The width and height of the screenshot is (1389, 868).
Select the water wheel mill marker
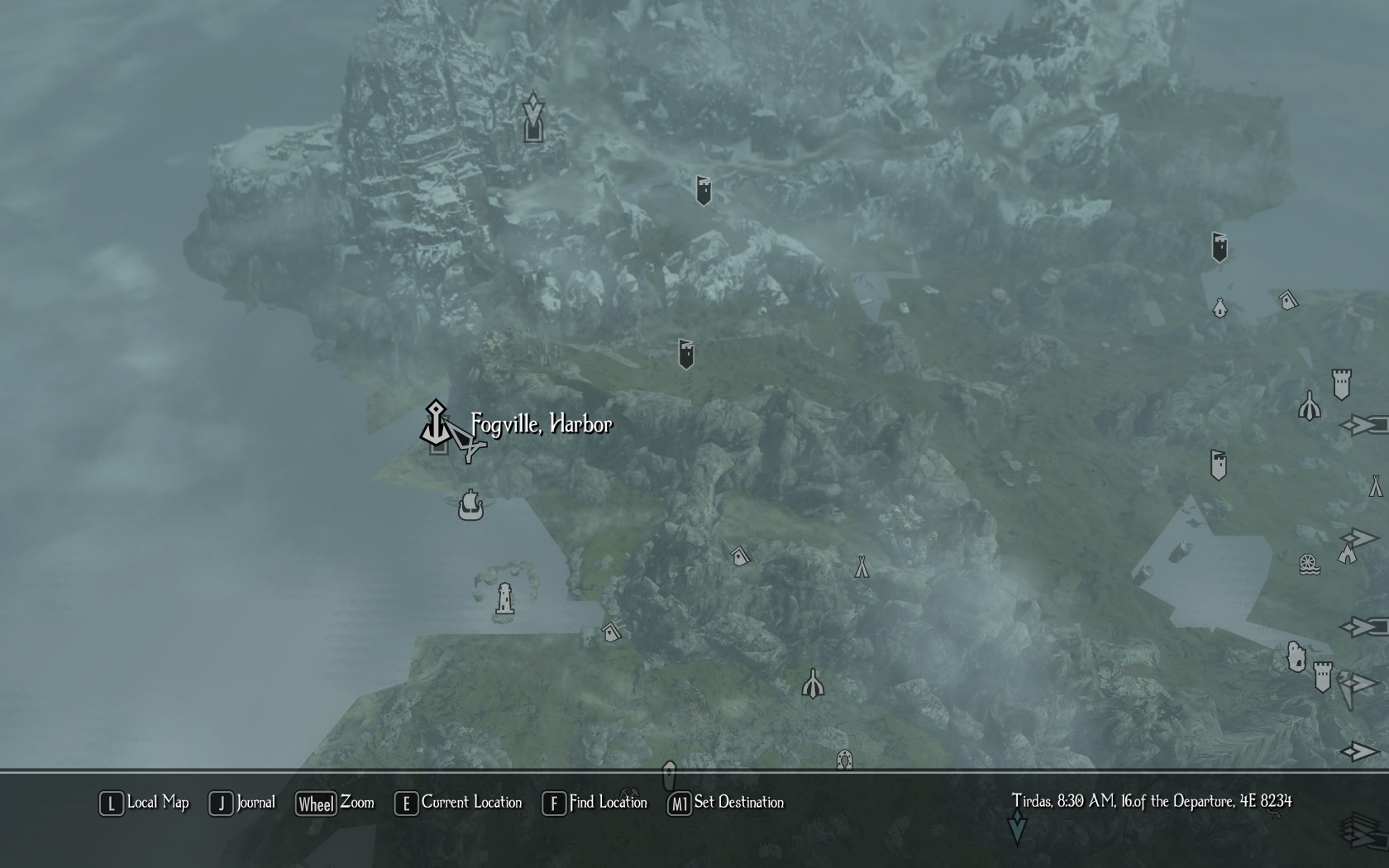click(1309, 565)
